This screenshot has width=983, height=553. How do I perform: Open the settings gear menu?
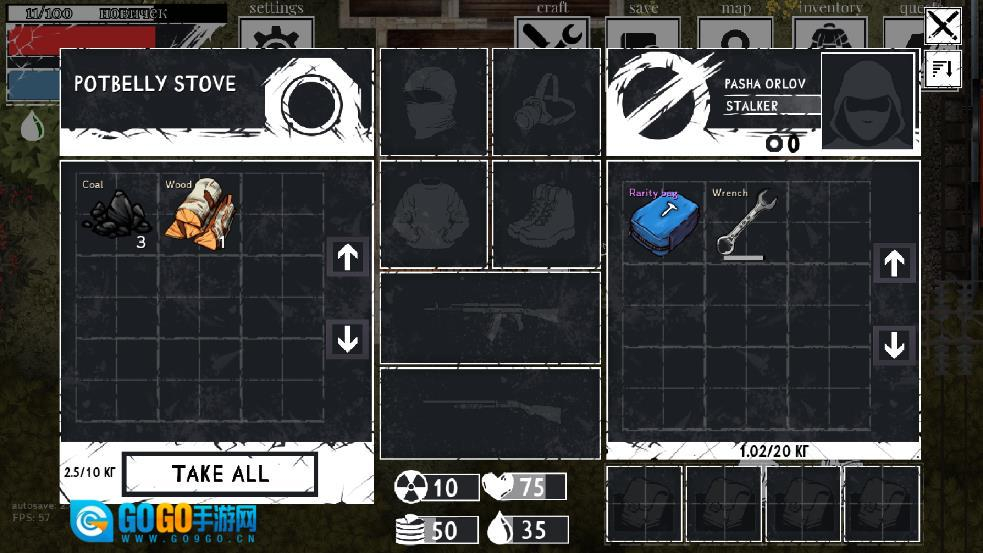pos(276,30)
